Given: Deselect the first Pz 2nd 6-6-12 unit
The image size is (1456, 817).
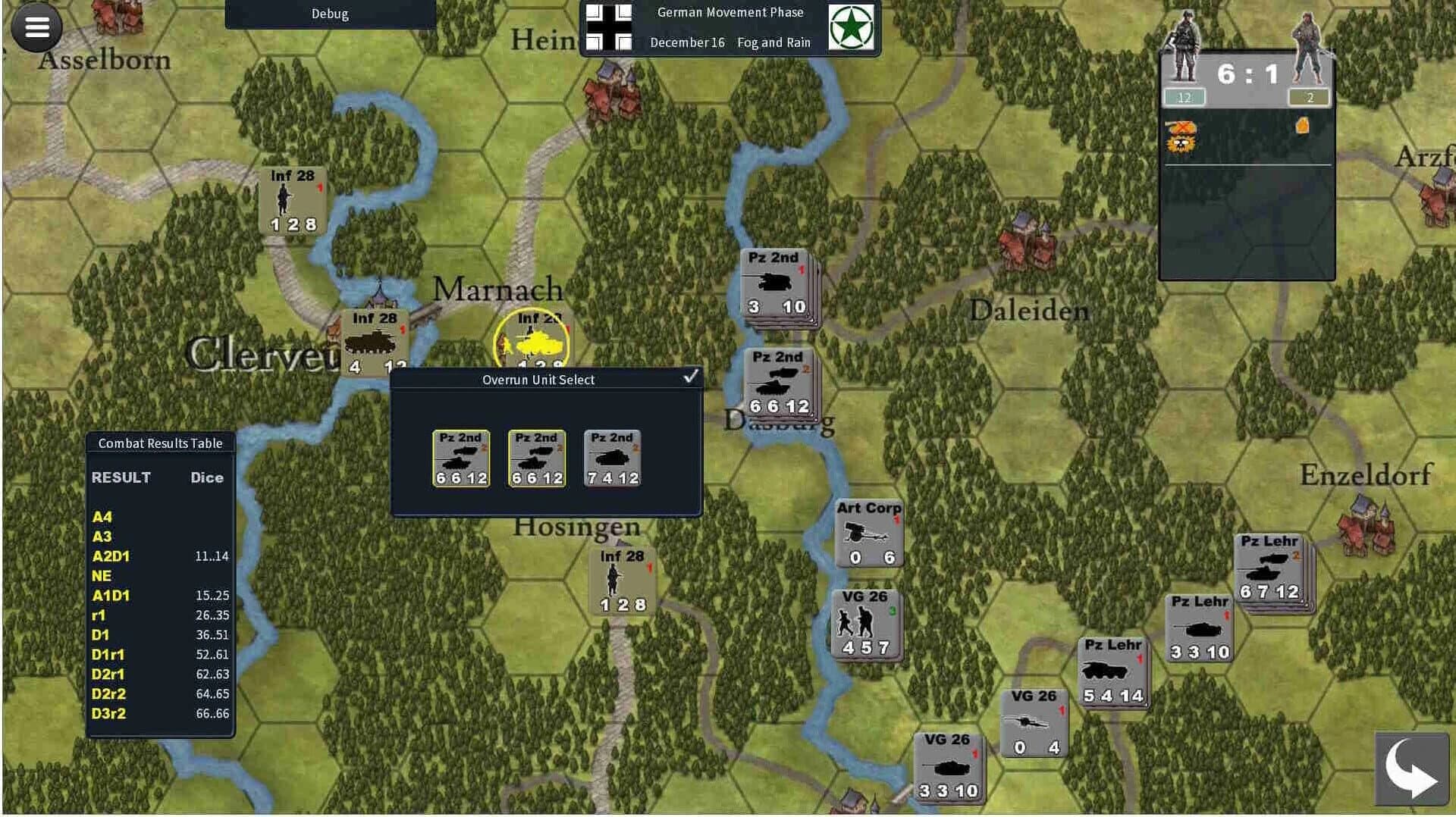Looking at the screenshot, I should pyautogui.click(x=461, y=459).
